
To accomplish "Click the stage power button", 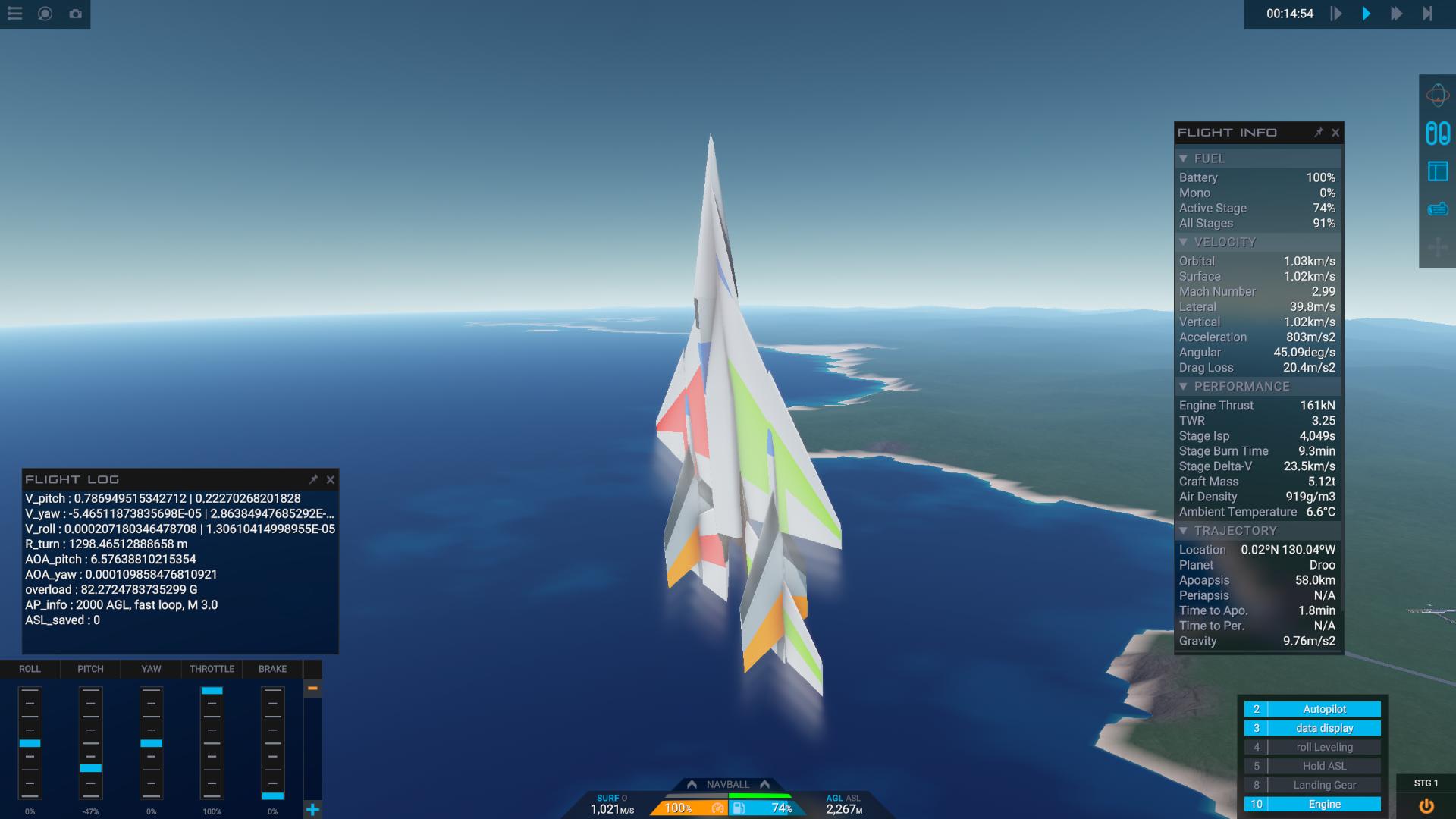I will point(1426,806).
